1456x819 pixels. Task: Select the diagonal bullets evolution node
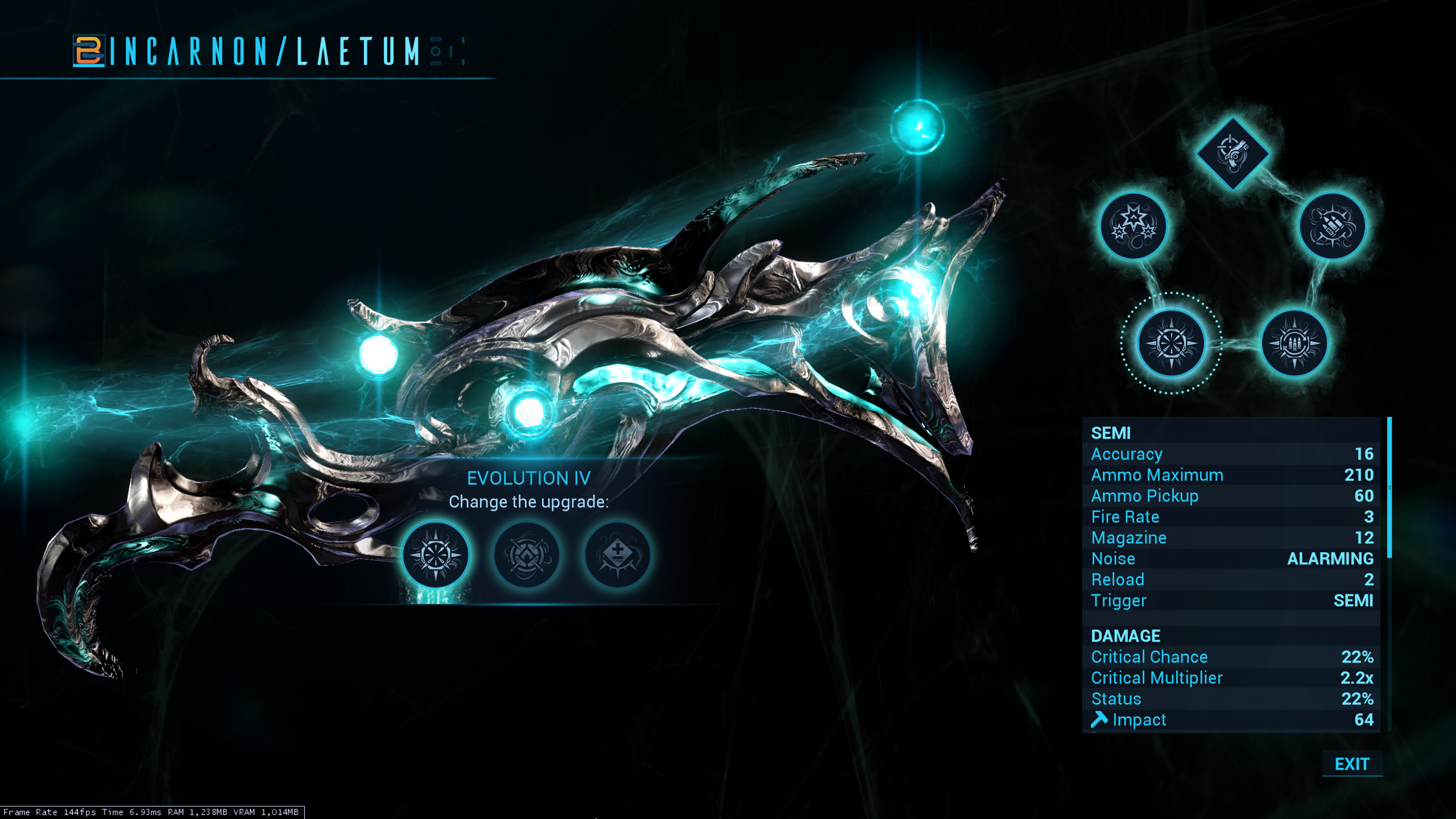tap(1332, 226)
